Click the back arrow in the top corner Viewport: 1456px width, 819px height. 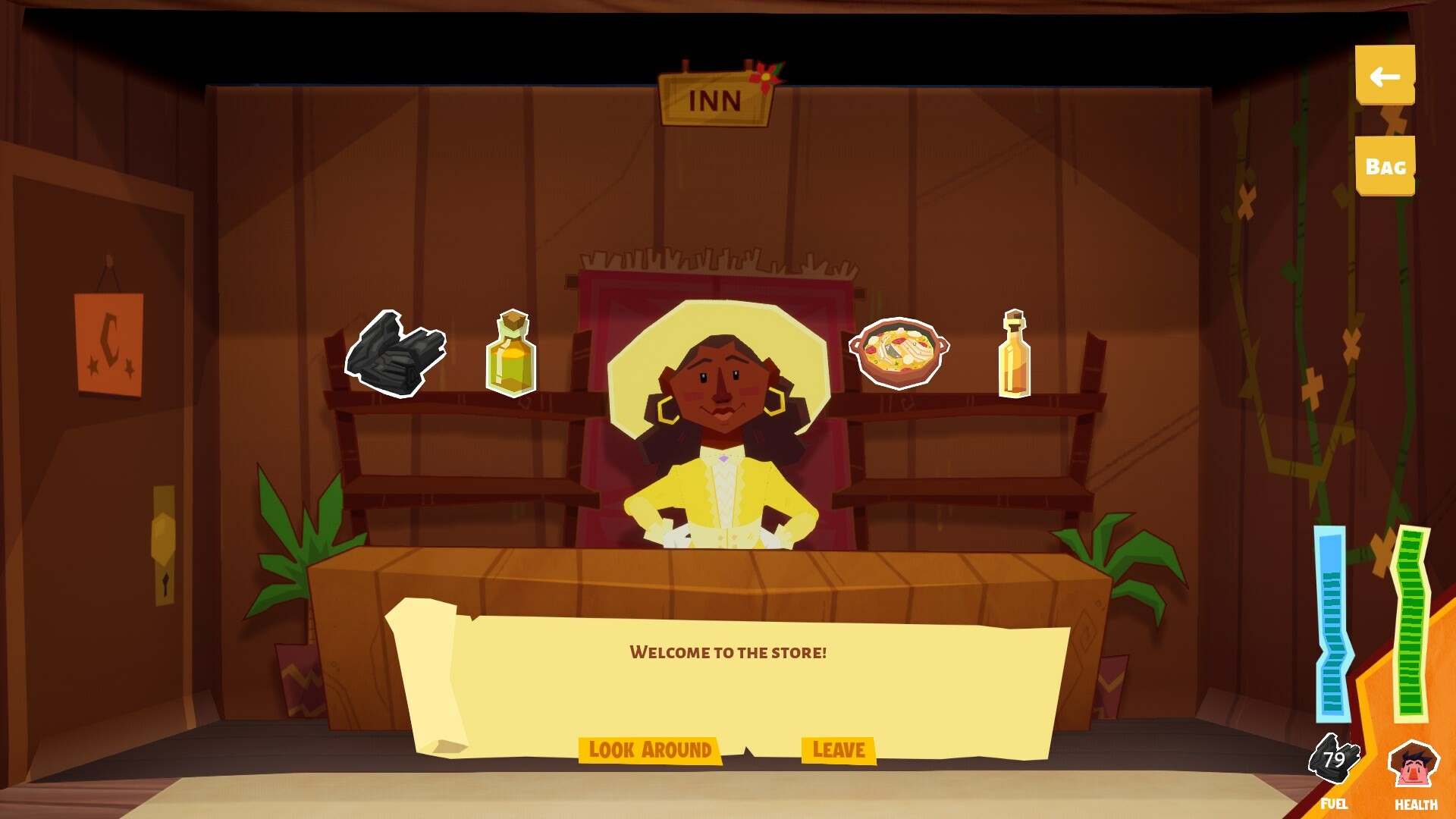(1385, 74)
